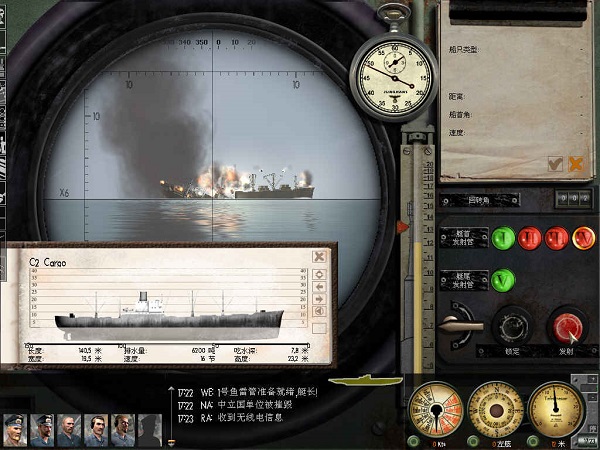600x450 pixels.
Task: Select the first officer portrait with white cap
Action: pos(14,430)
